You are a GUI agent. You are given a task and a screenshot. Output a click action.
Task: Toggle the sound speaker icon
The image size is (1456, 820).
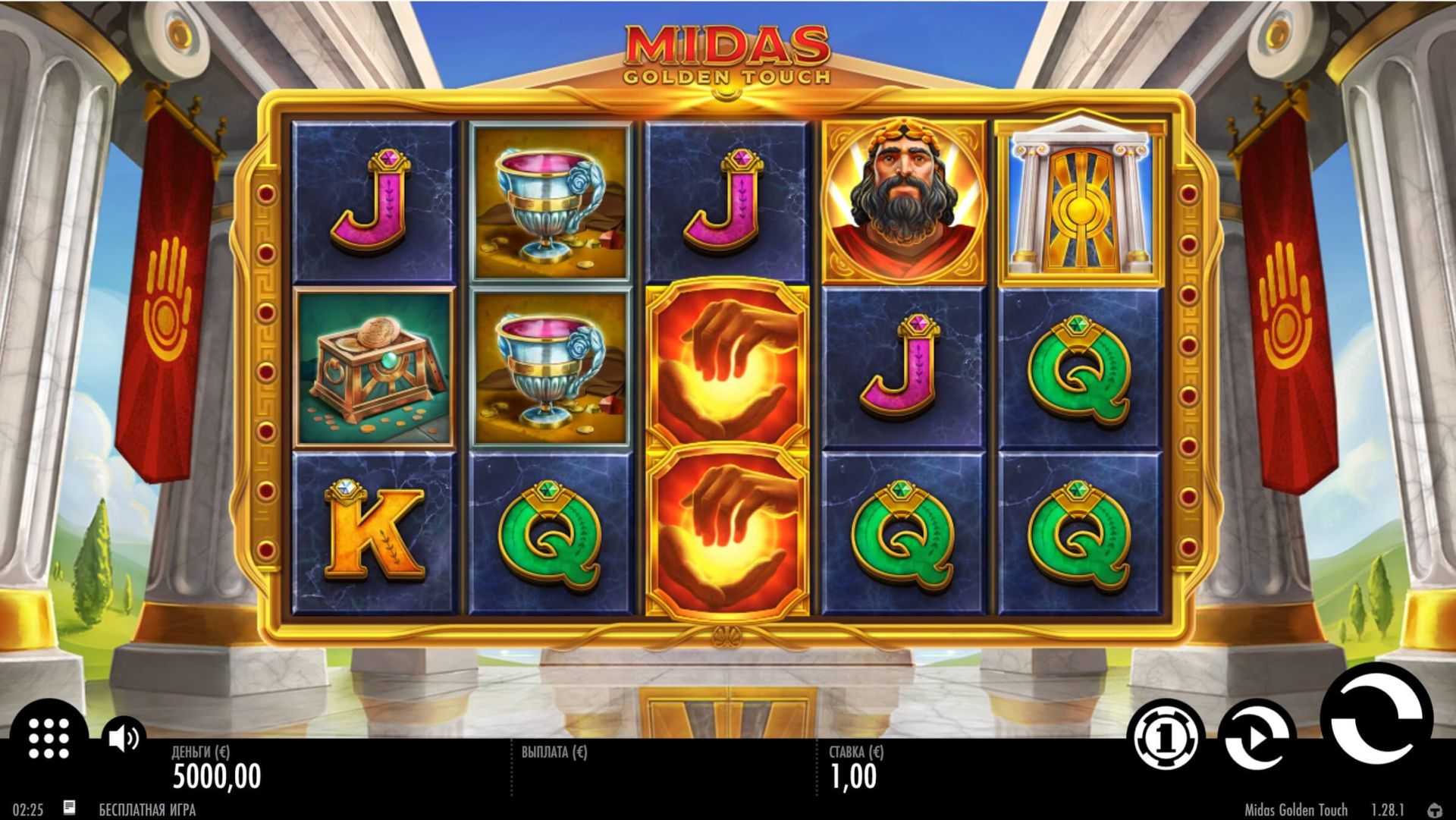pos(123,737)
